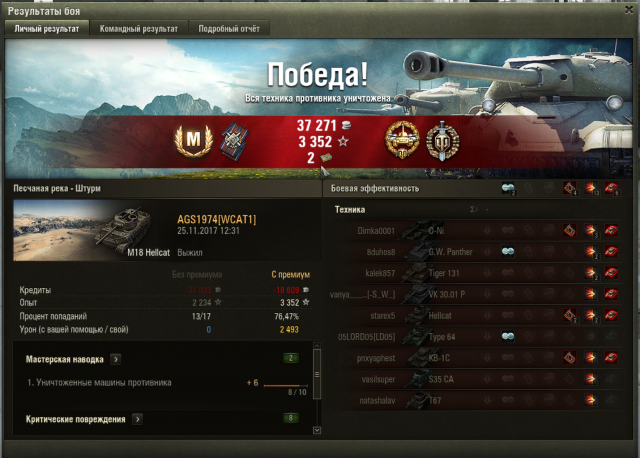Close the battle results window

tap(629, 10)
